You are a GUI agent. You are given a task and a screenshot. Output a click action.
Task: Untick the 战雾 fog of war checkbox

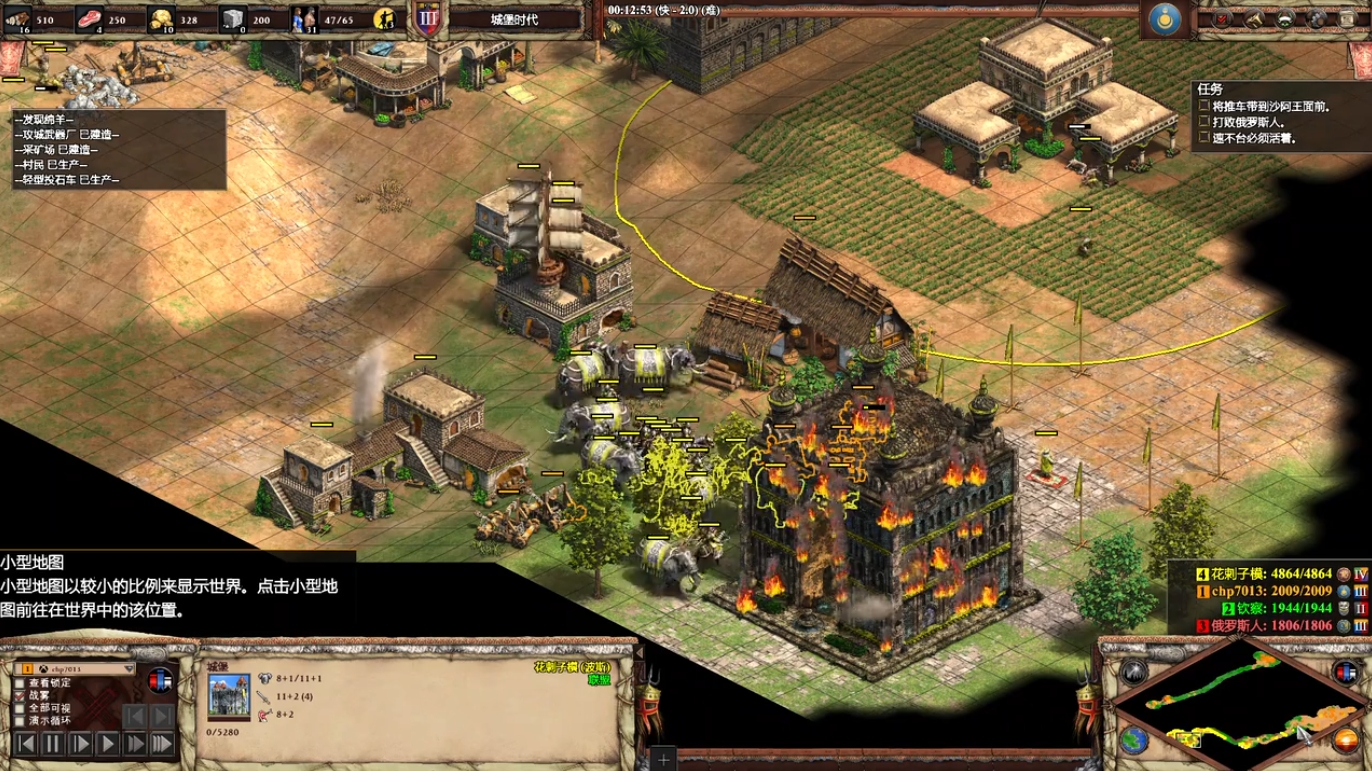tap(20, 695)
